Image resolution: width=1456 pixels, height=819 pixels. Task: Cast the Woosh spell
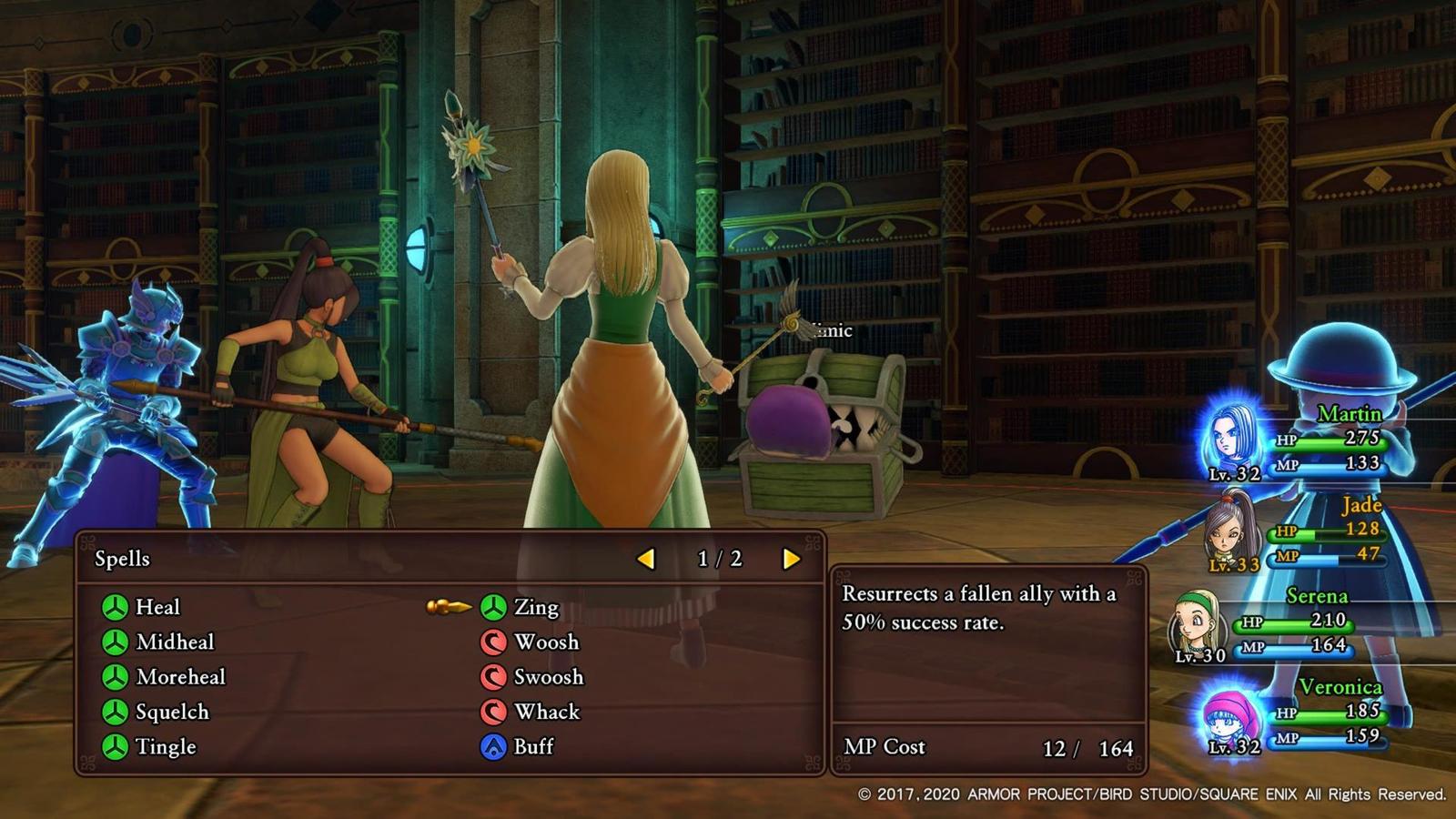tap(545, 642)
